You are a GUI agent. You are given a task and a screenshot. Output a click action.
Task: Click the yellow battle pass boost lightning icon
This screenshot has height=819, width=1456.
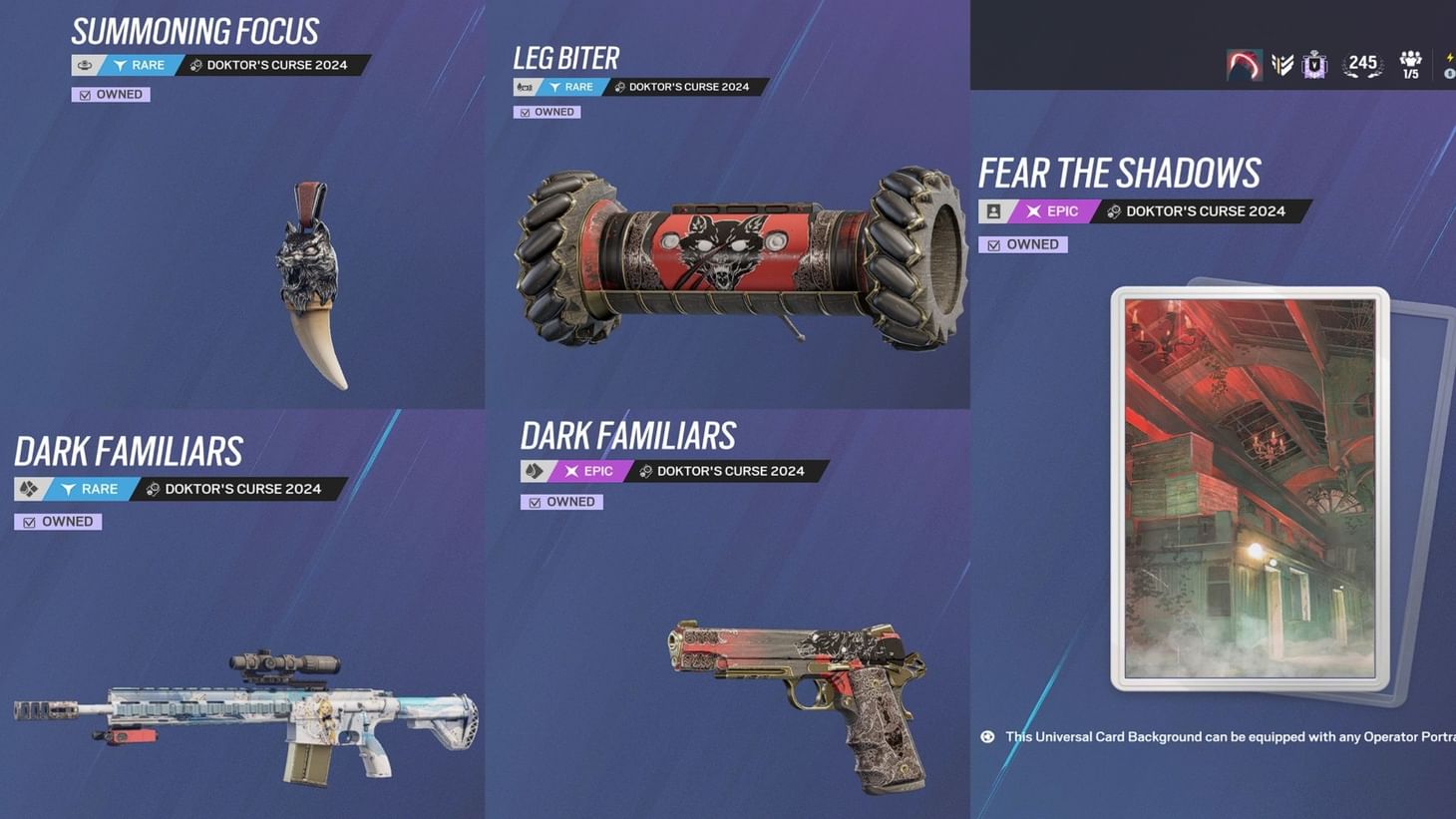(x=1450, y=58)
